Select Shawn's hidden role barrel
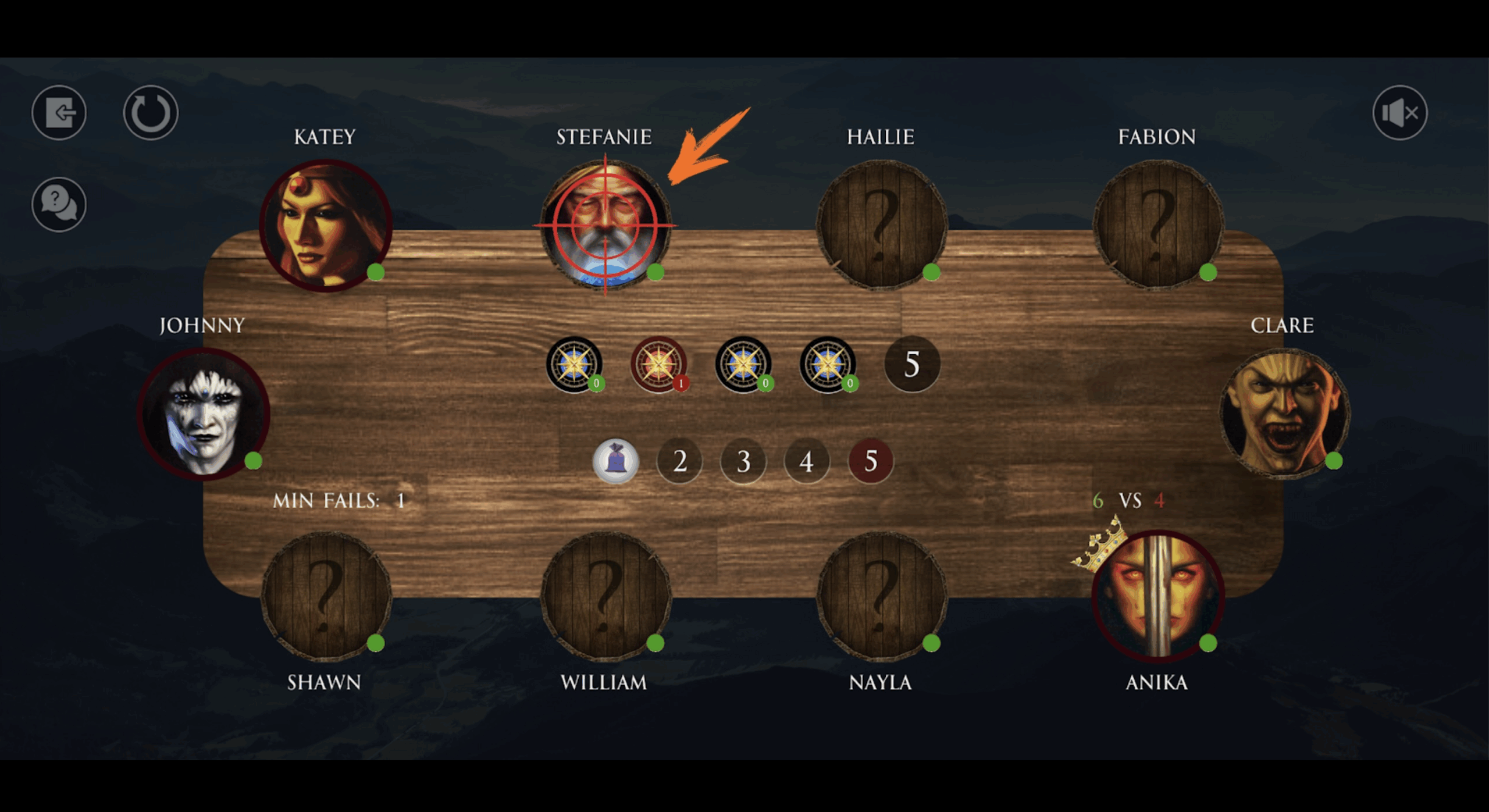The width and height of the screenshot is (1489, 812). (x=326, y=596)
